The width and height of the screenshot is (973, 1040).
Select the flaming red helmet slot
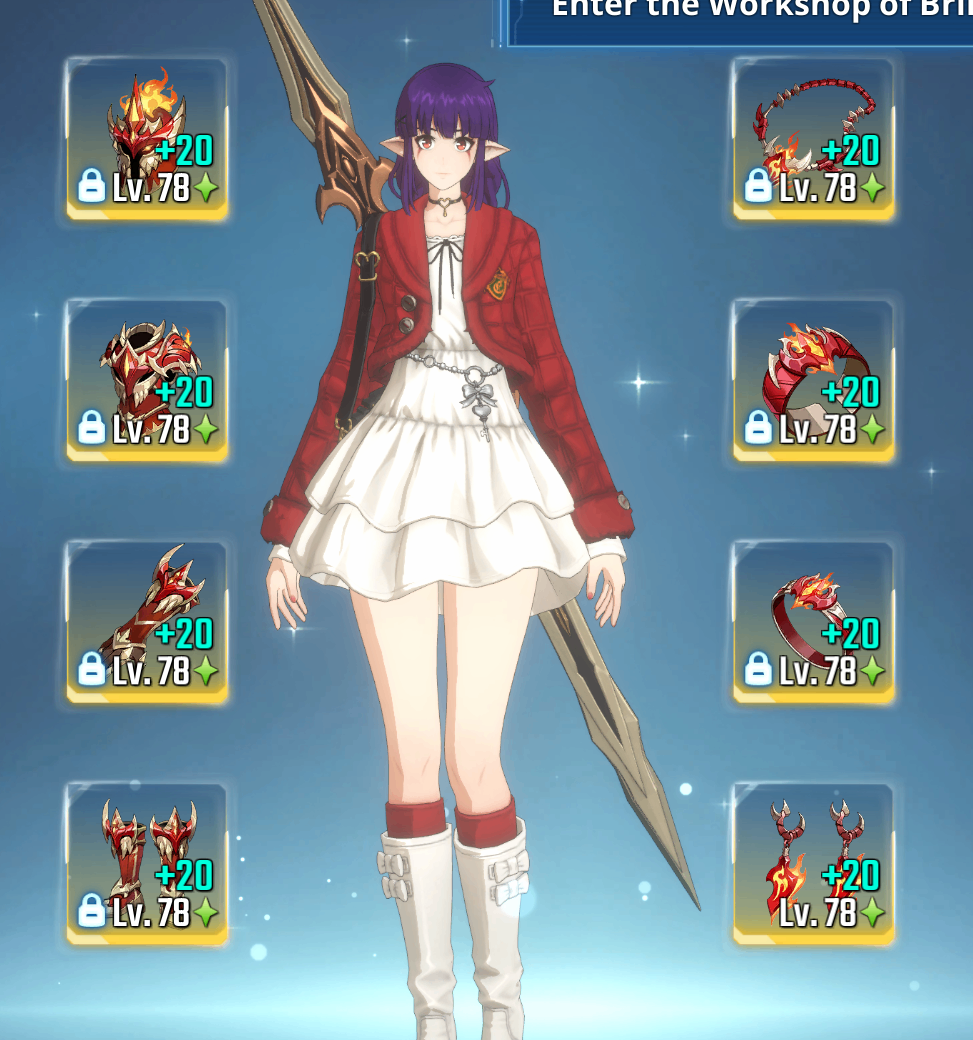tap(147, 138)
